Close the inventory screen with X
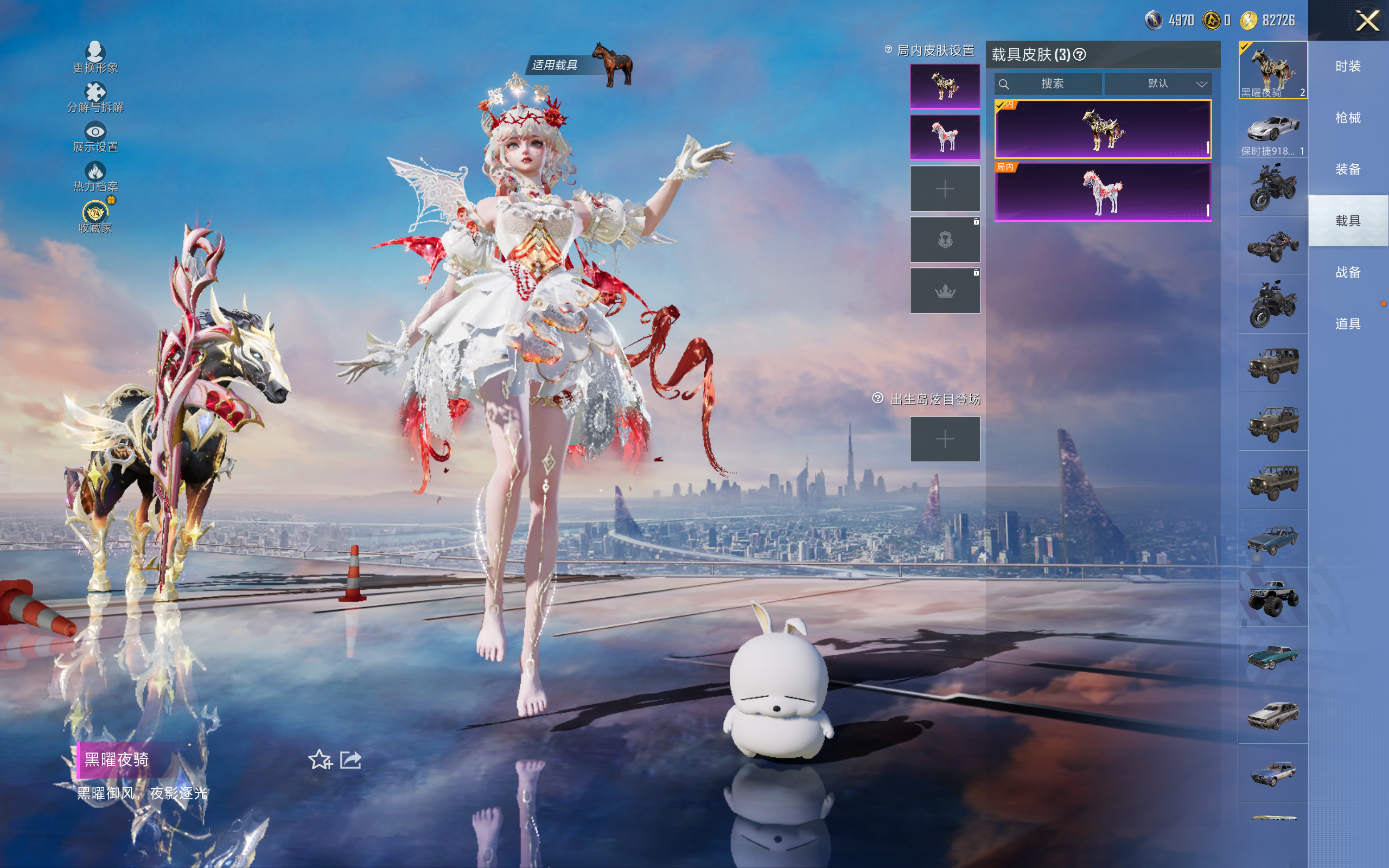This screenshot has width=1389, height=868. pos(1367,21)
